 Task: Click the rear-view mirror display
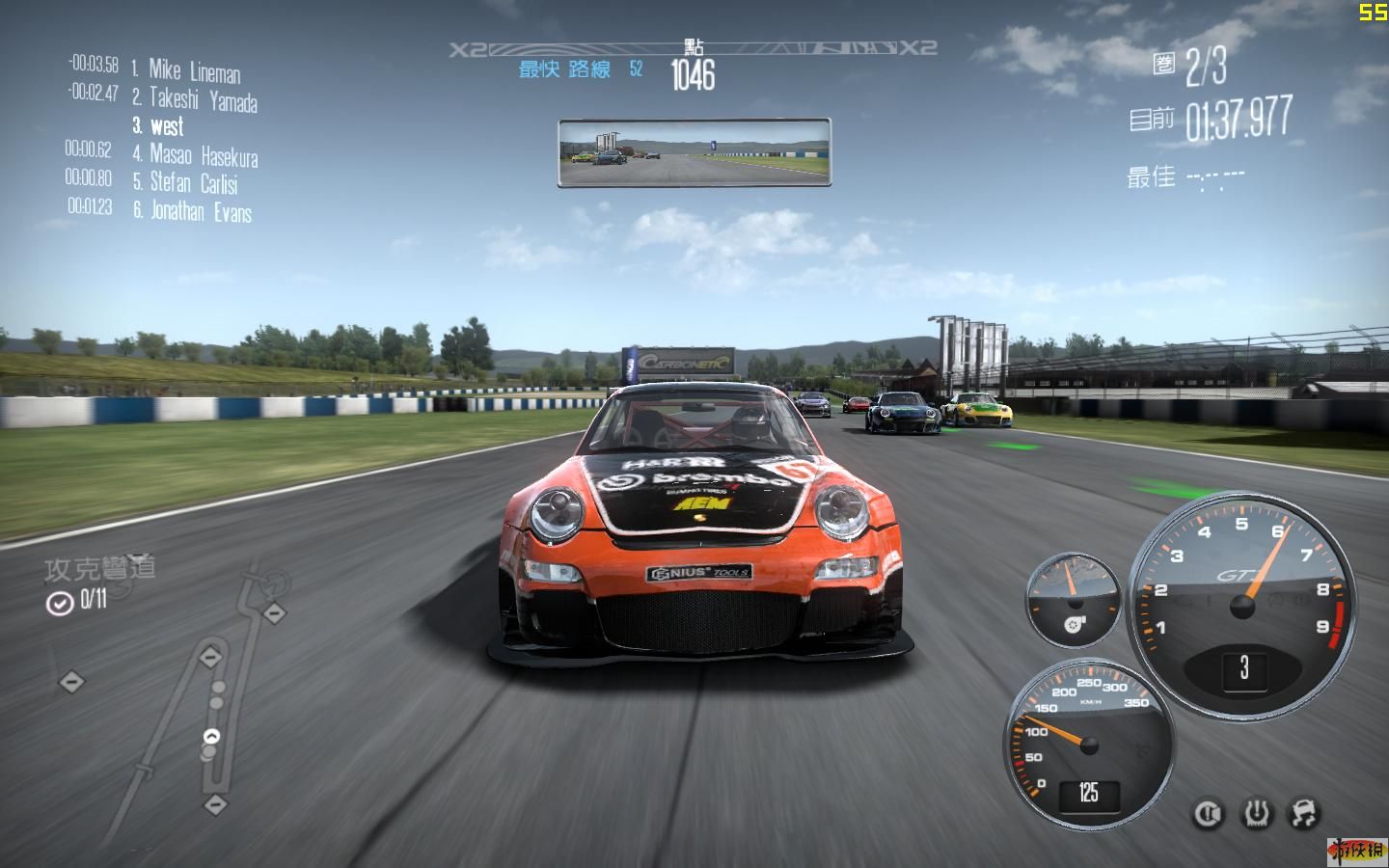[694, 152]
